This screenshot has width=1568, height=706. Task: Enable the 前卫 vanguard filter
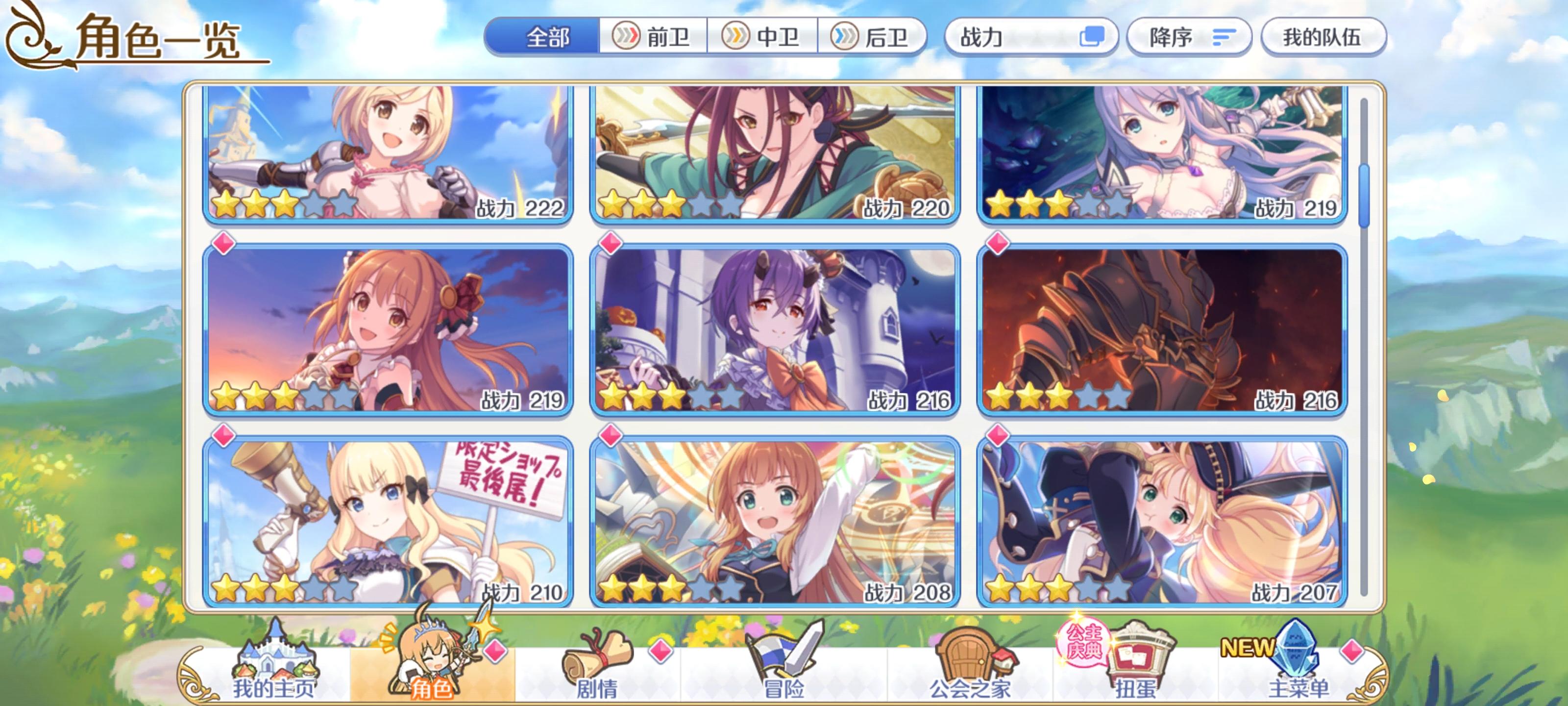coord(654,37)
